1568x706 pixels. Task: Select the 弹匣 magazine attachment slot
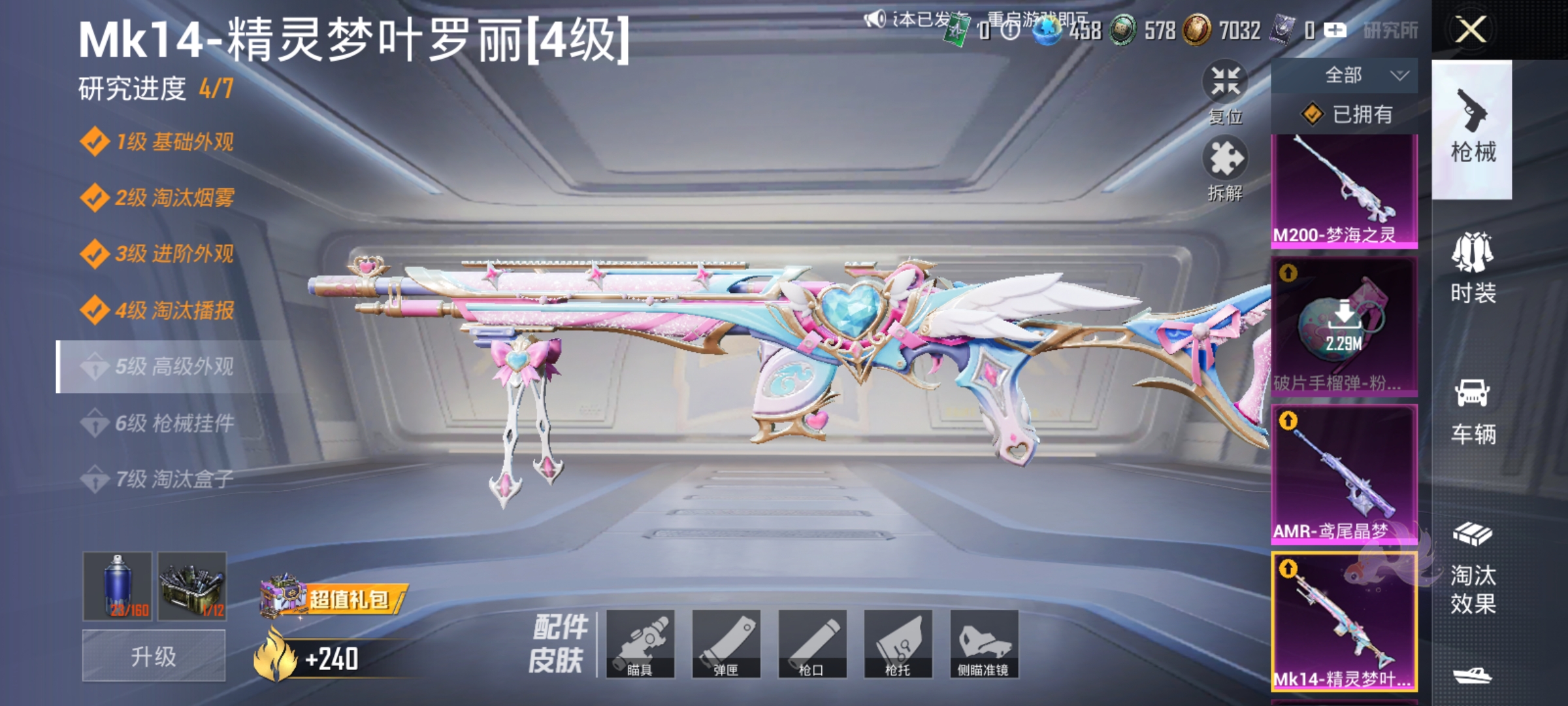728,644
